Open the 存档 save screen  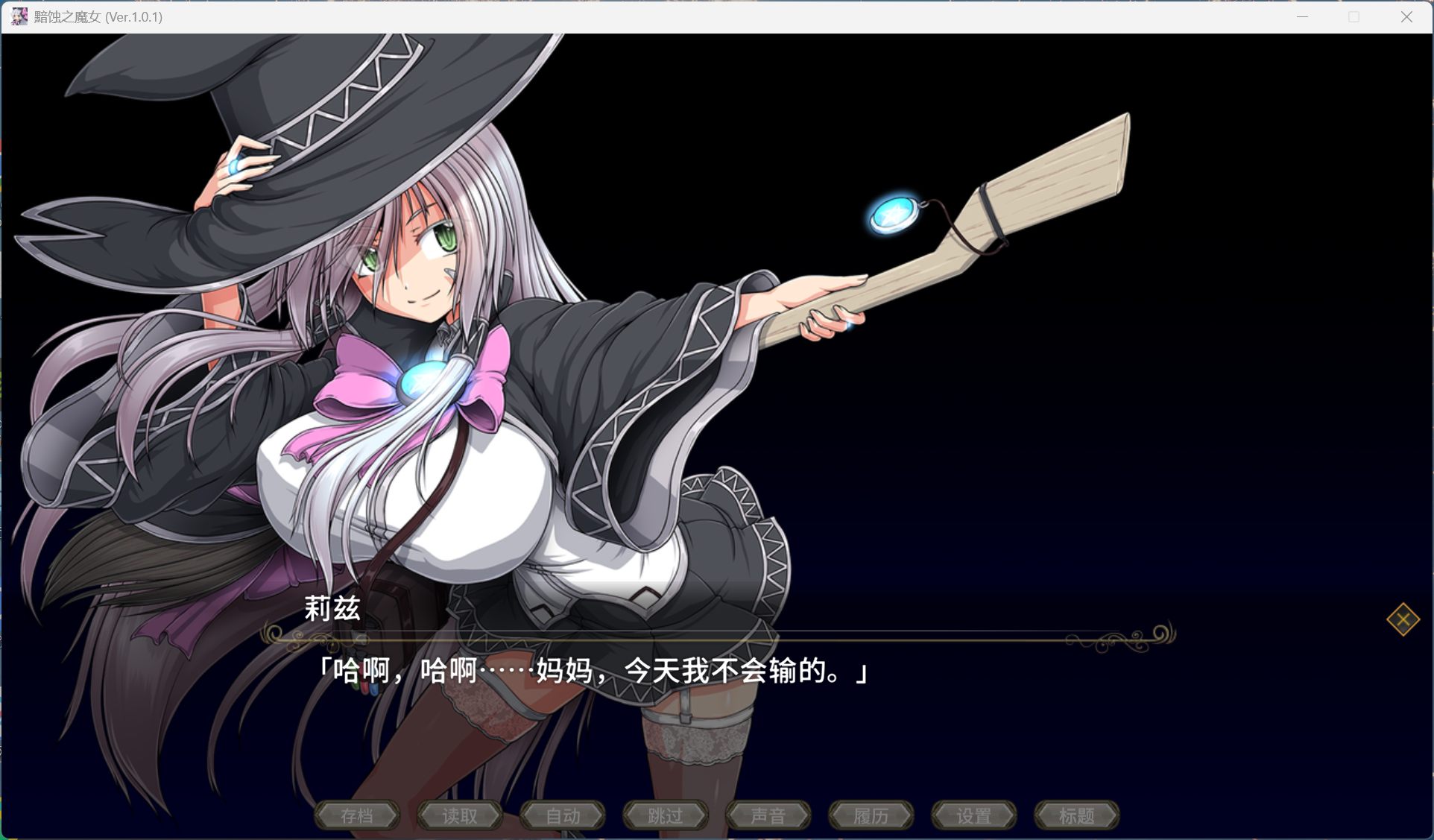[357, 815]
